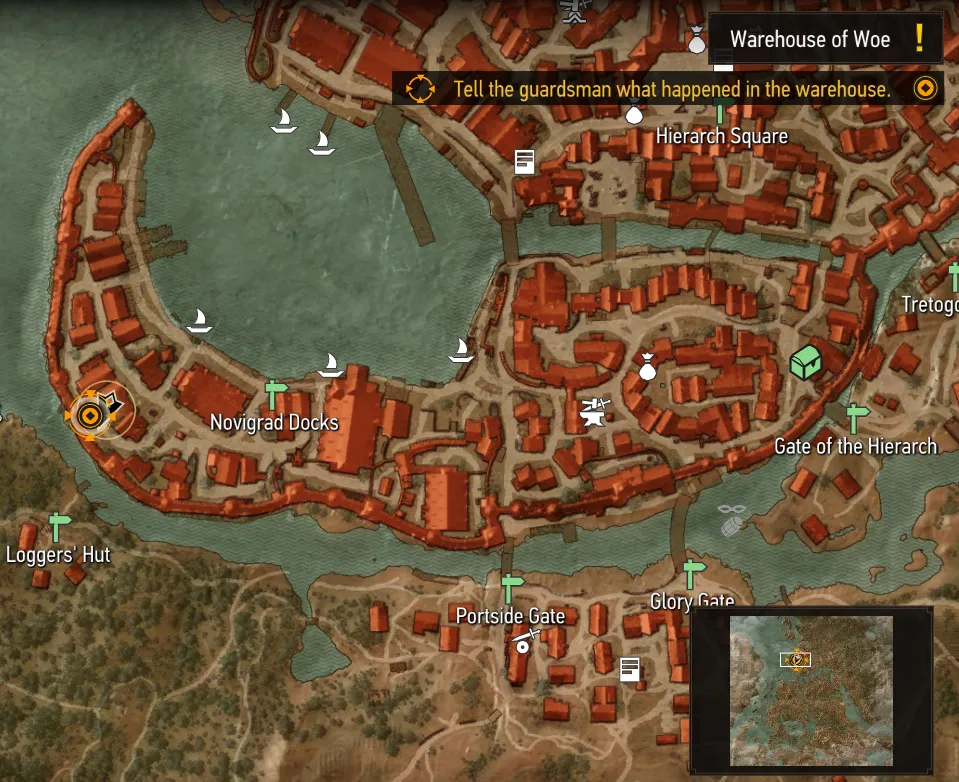The height and width of the screenshot is (782, 959).
Task: Choose the Gate of the Hierarch signpost
Action: point(856,417)
